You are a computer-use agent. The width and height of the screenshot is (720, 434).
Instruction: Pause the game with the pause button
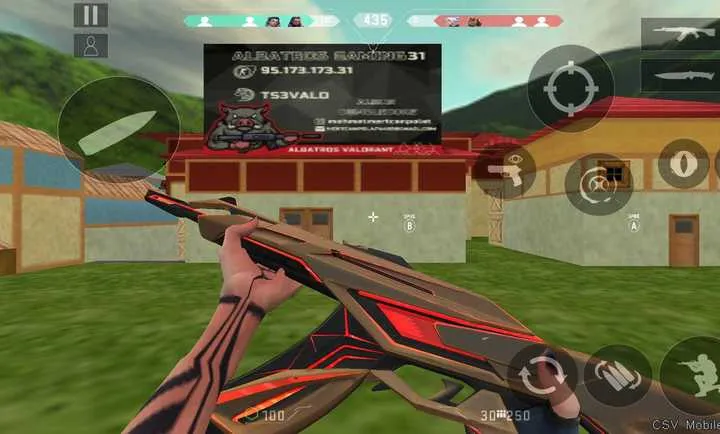(90, 15)
